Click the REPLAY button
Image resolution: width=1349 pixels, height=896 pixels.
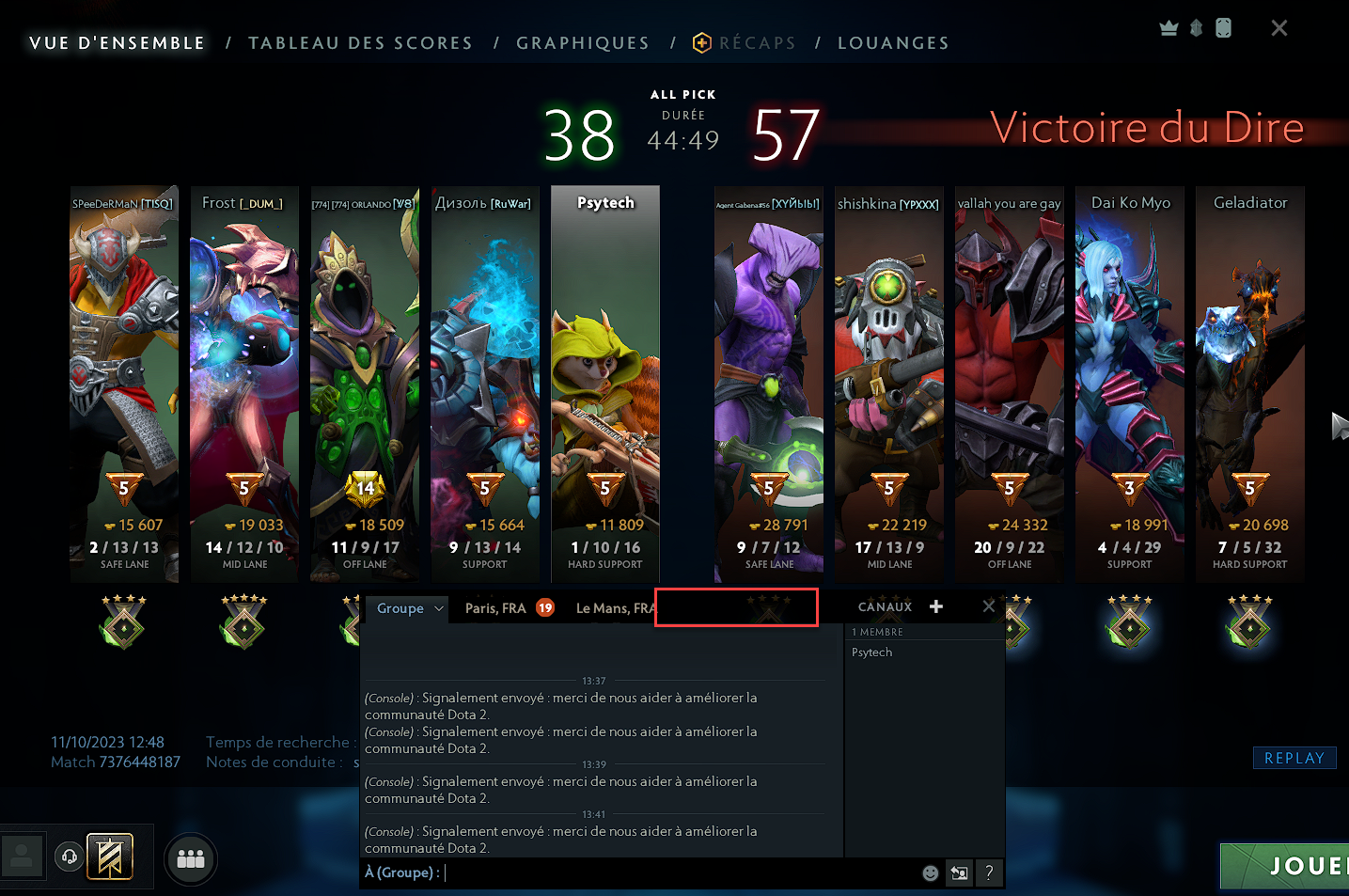[1294, 757]
